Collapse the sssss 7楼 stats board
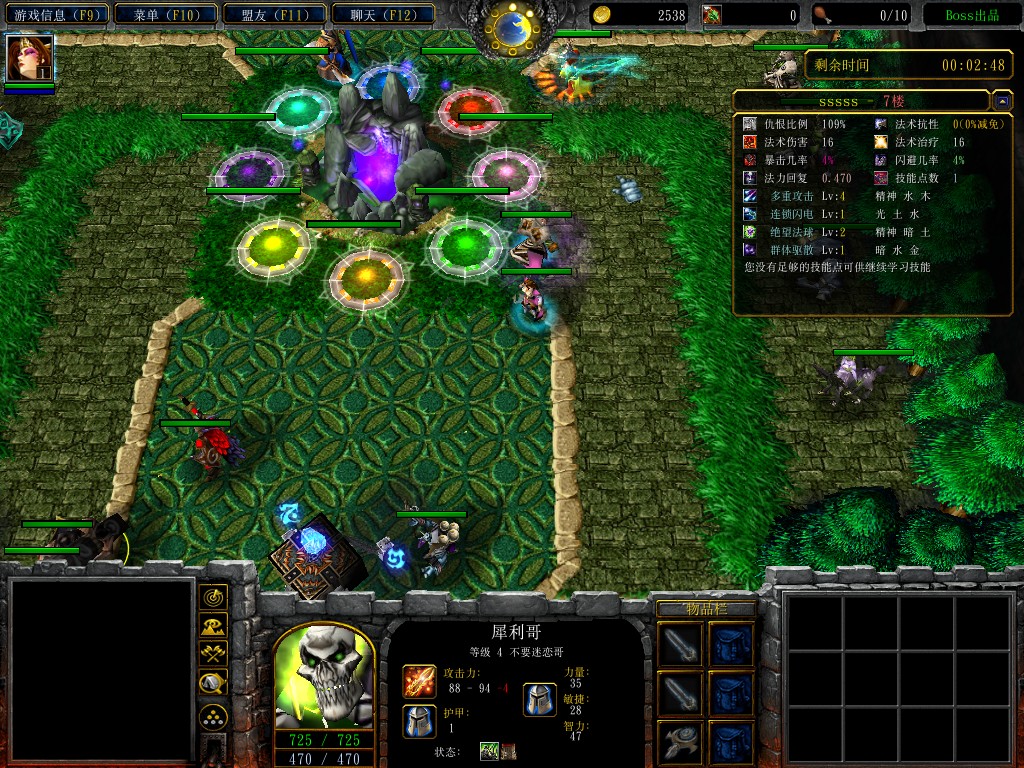The image size is (1024, 768). pyautogui.click(x=1002, y=102)
